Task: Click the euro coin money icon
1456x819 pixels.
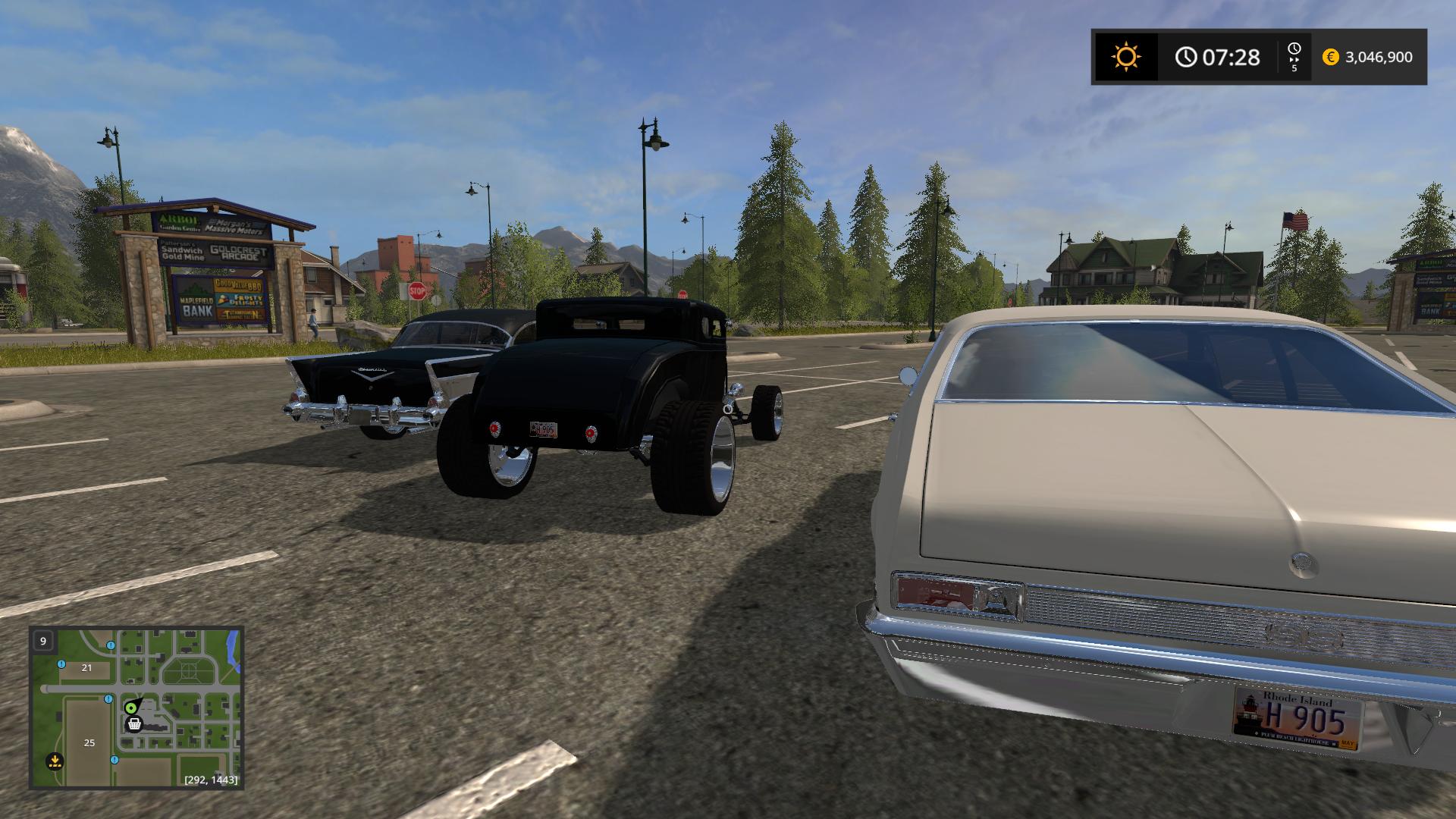Action: [x=1330, y=57]
